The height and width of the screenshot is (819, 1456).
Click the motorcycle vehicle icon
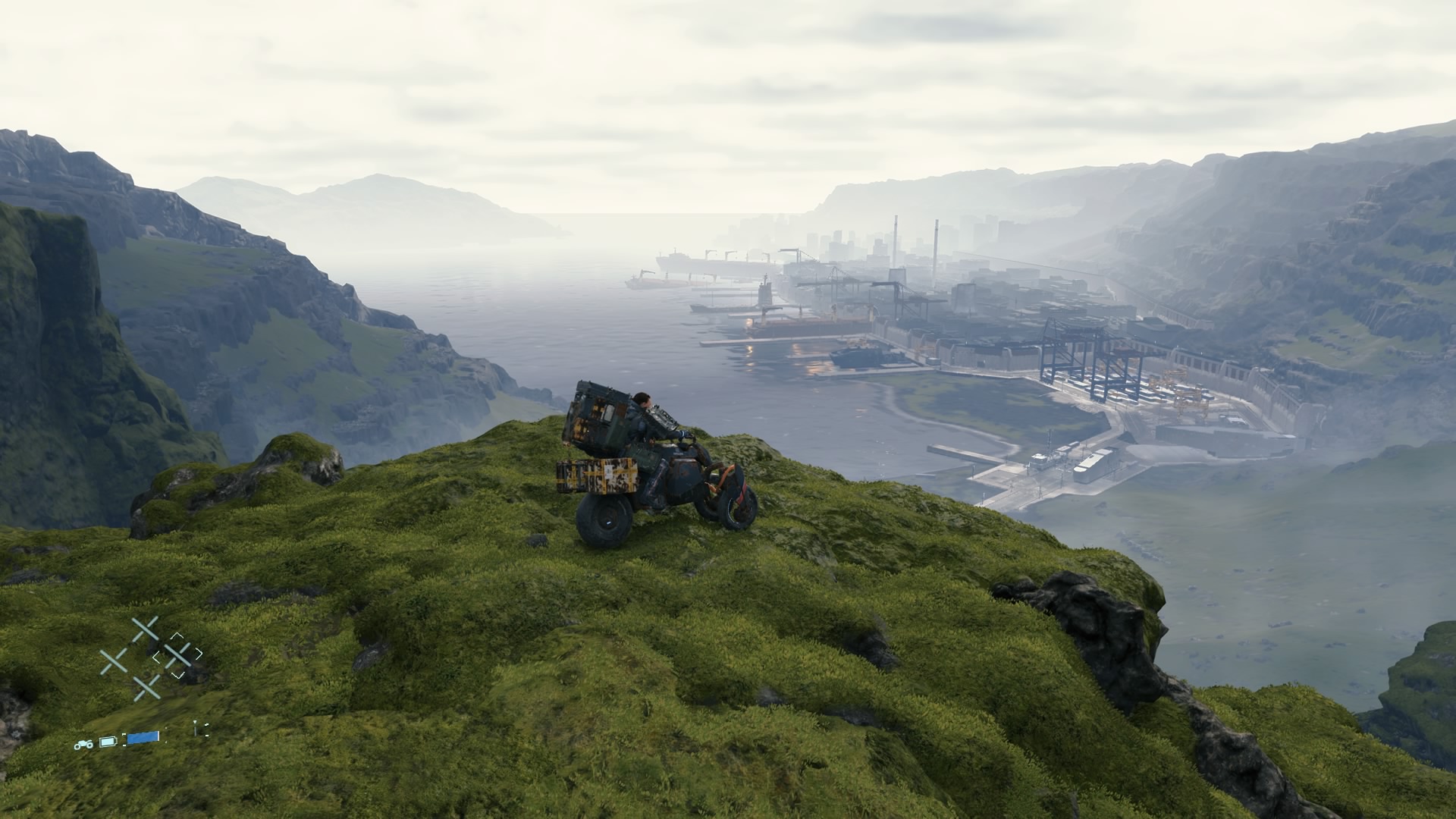pos(83,744)
